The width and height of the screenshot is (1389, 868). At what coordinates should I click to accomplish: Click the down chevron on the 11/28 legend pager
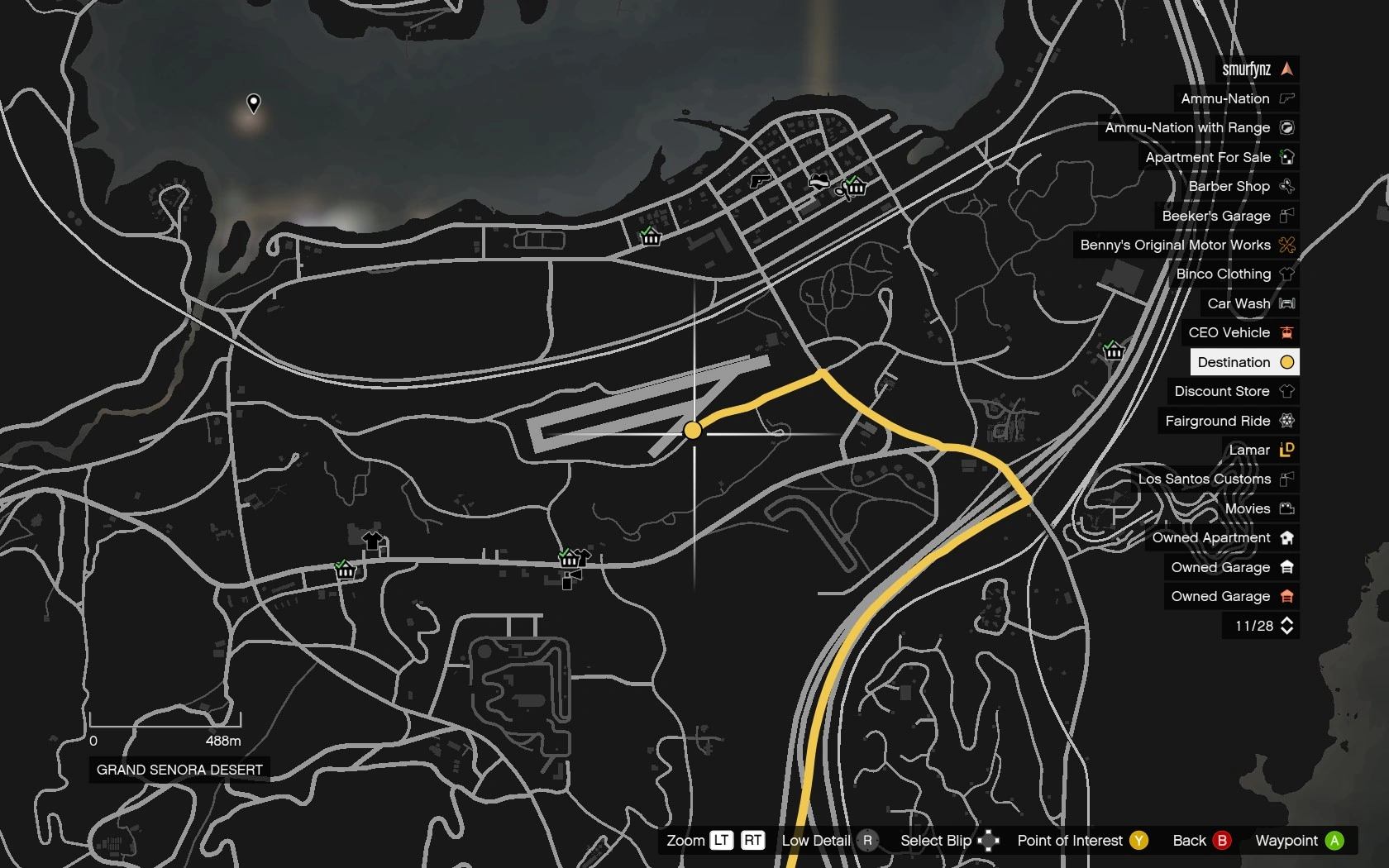(x=1287, y=631)
